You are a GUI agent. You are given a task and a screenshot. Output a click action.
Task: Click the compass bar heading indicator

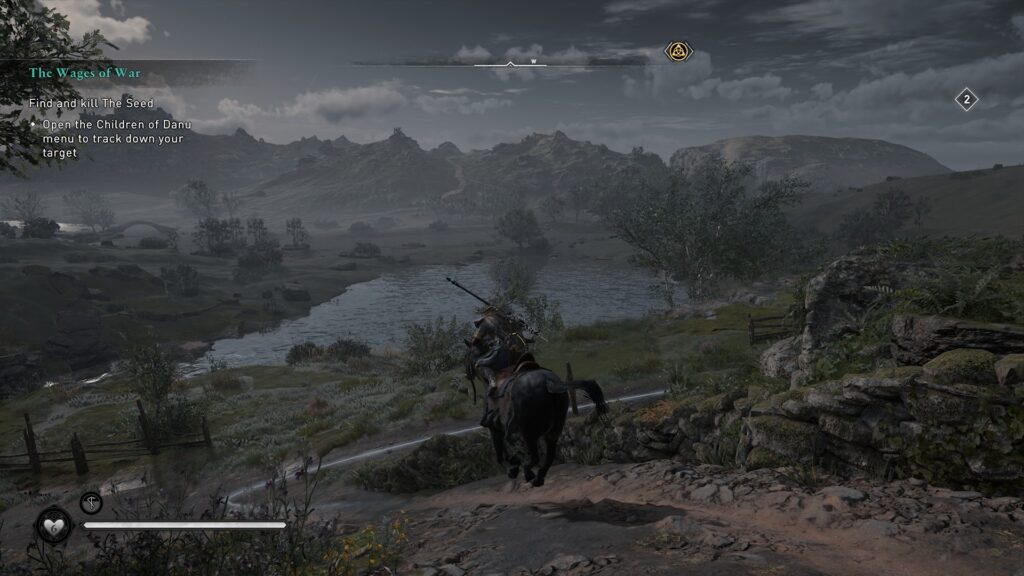click(x=511, y=62)
